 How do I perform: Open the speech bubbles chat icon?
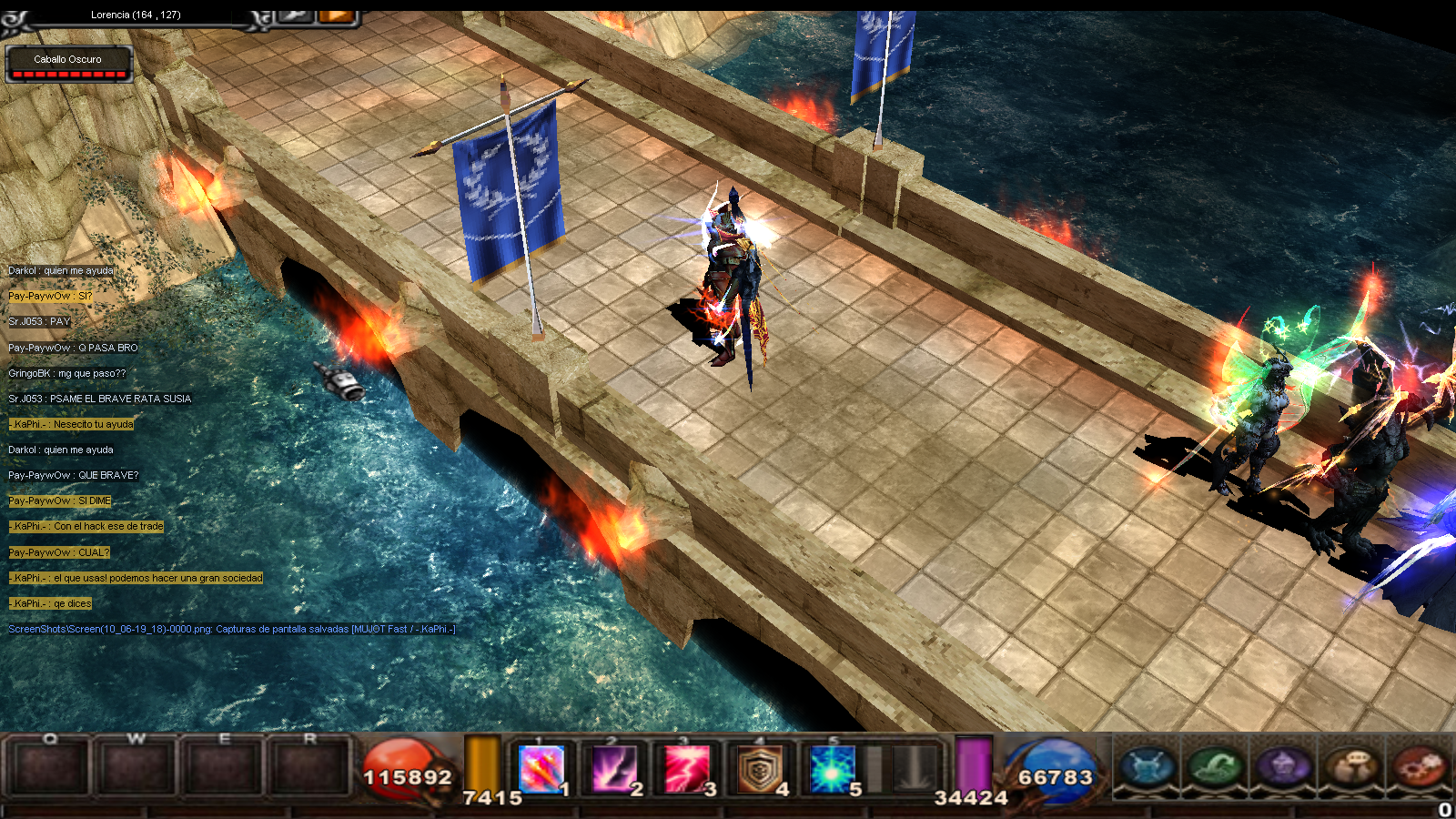point(1351,766)
